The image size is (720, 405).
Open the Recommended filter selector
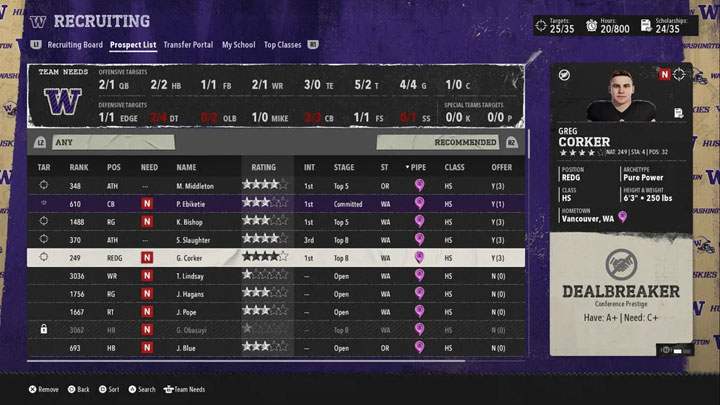(x=465, y=143)
